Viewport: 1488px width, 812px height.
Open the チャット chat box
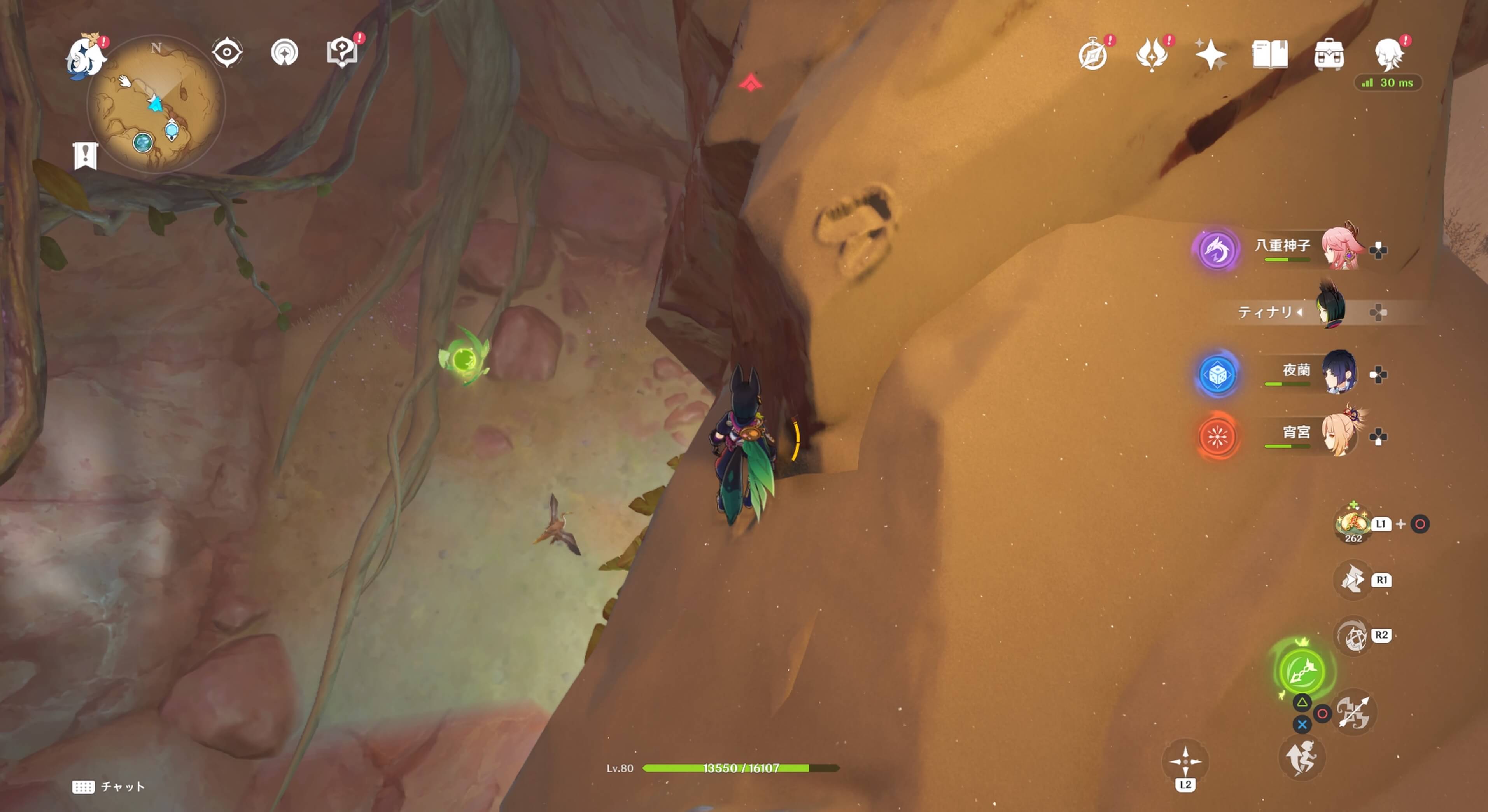pyautogui.click(x=109, y=787)
